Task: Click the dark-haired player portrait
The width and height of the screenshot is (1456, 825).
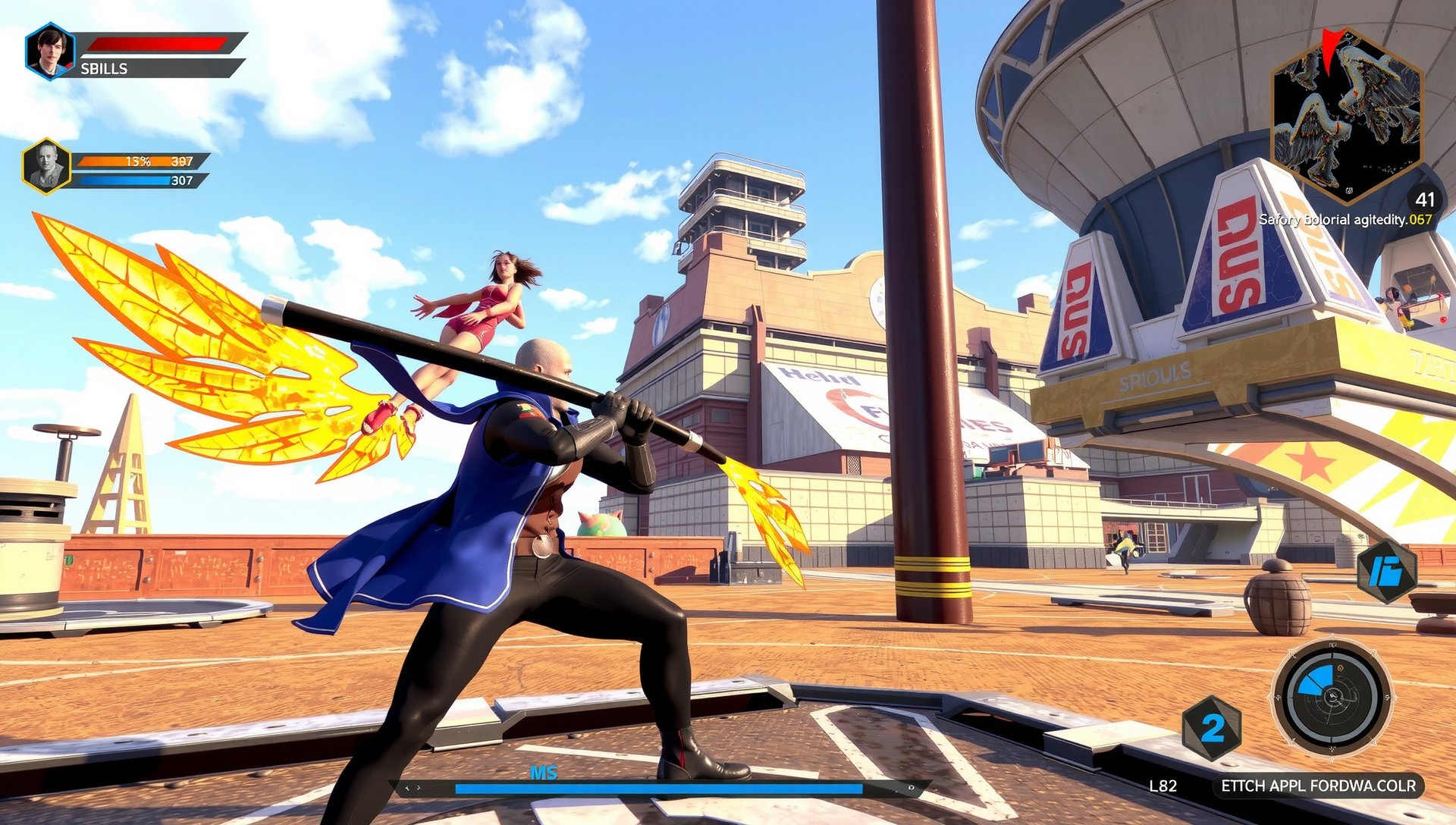Action: (x=50, y=51)
